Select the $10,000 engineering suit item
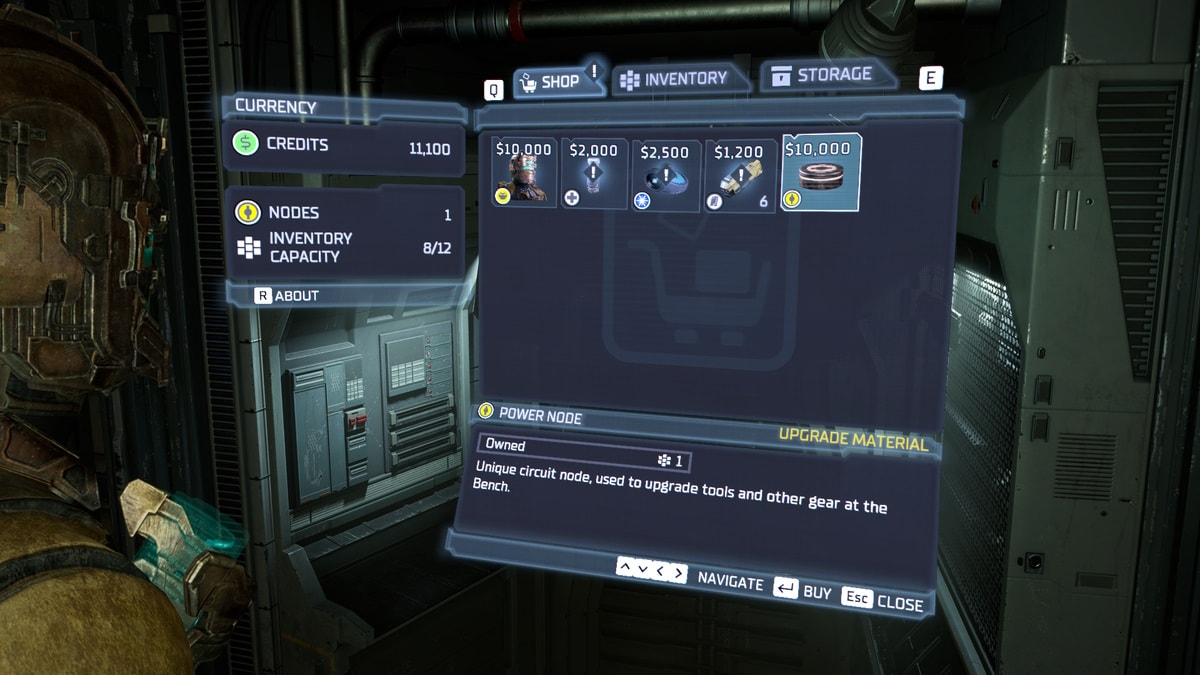 524,172
